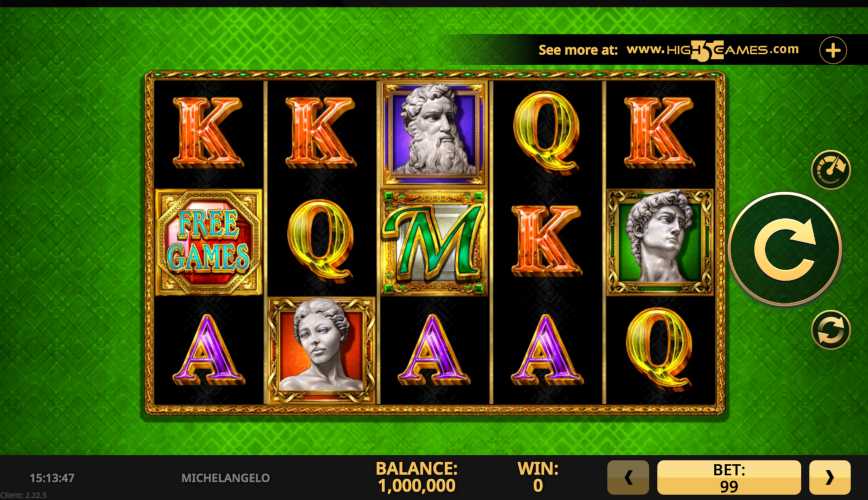This screenshot has width=868, height=500.
Task: Decrease the bet with the left arrow
Action: [x=628, y=477]
